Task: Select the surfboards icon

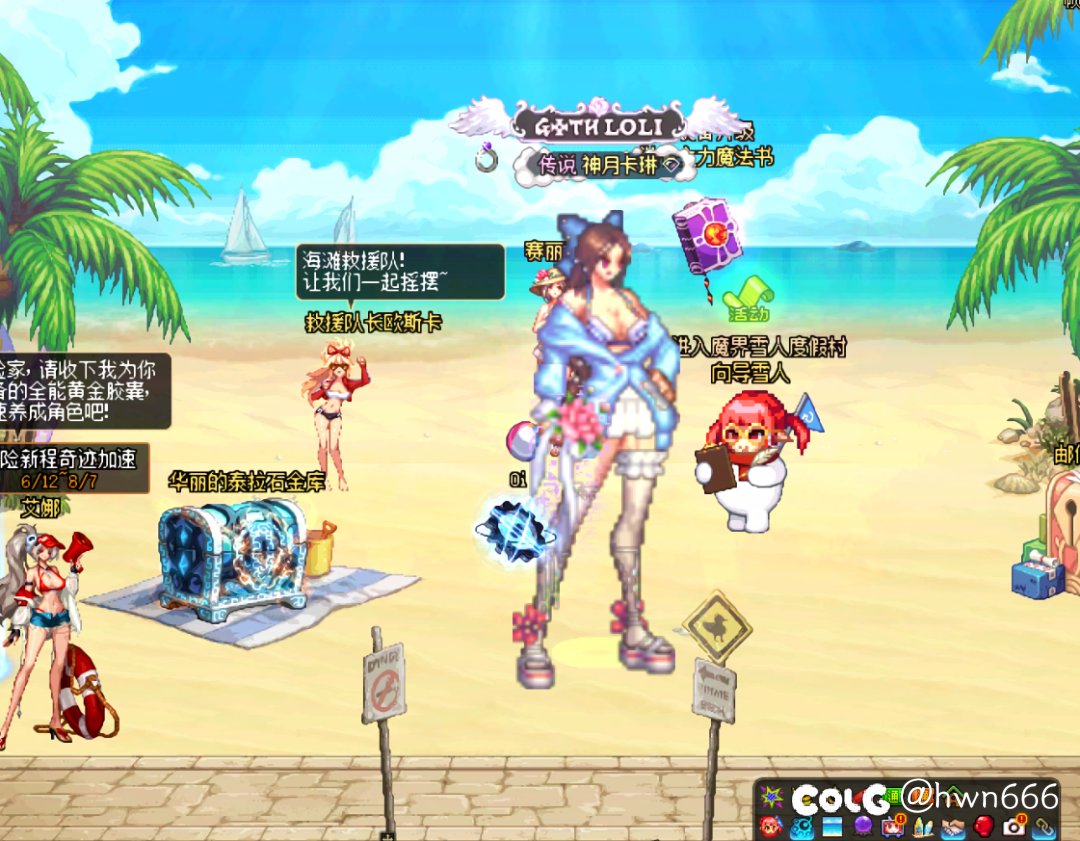Action: point(923,826)
